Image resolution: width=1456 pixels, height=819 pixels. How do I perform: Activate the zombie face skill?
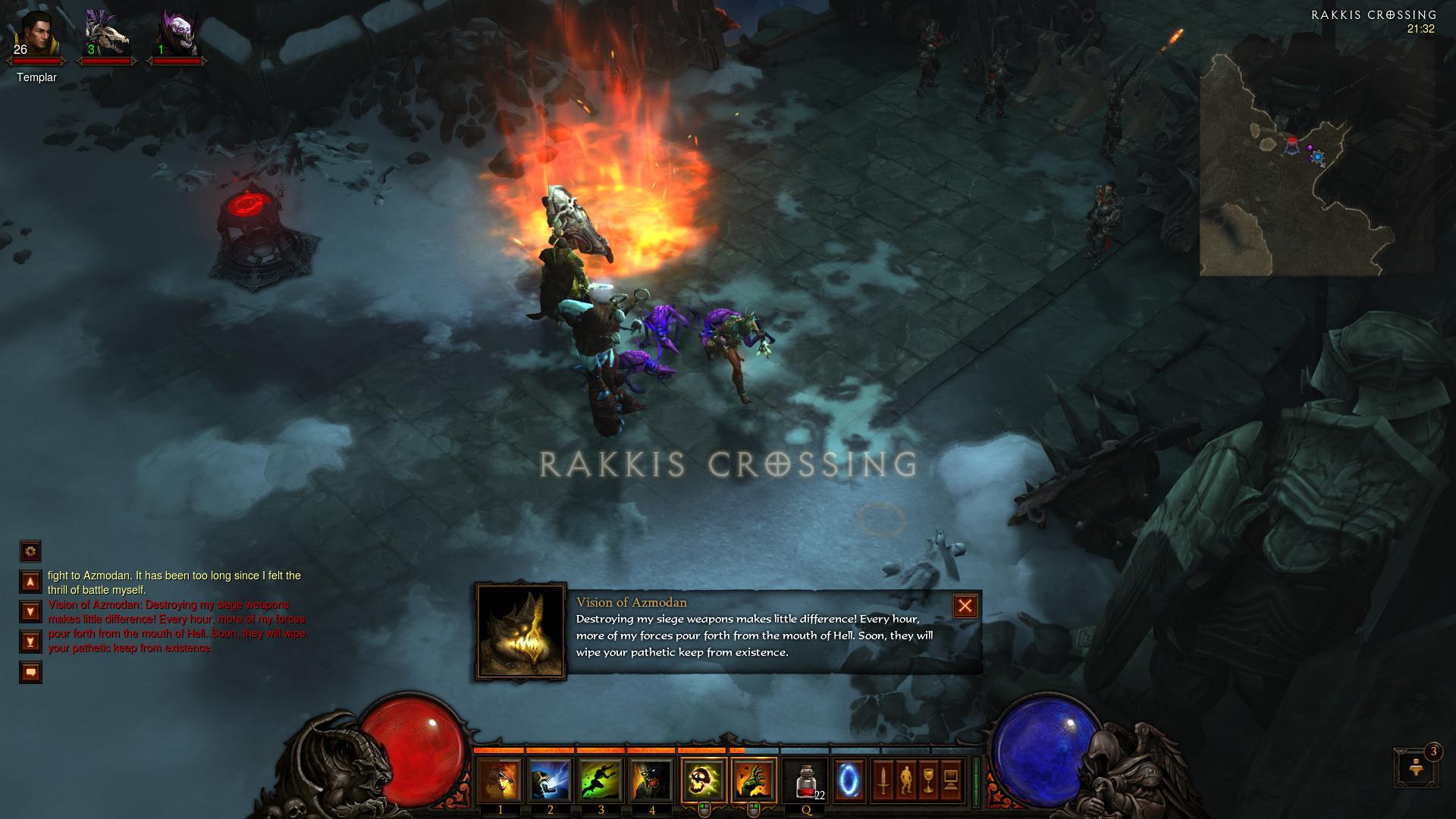click(652, 780)
